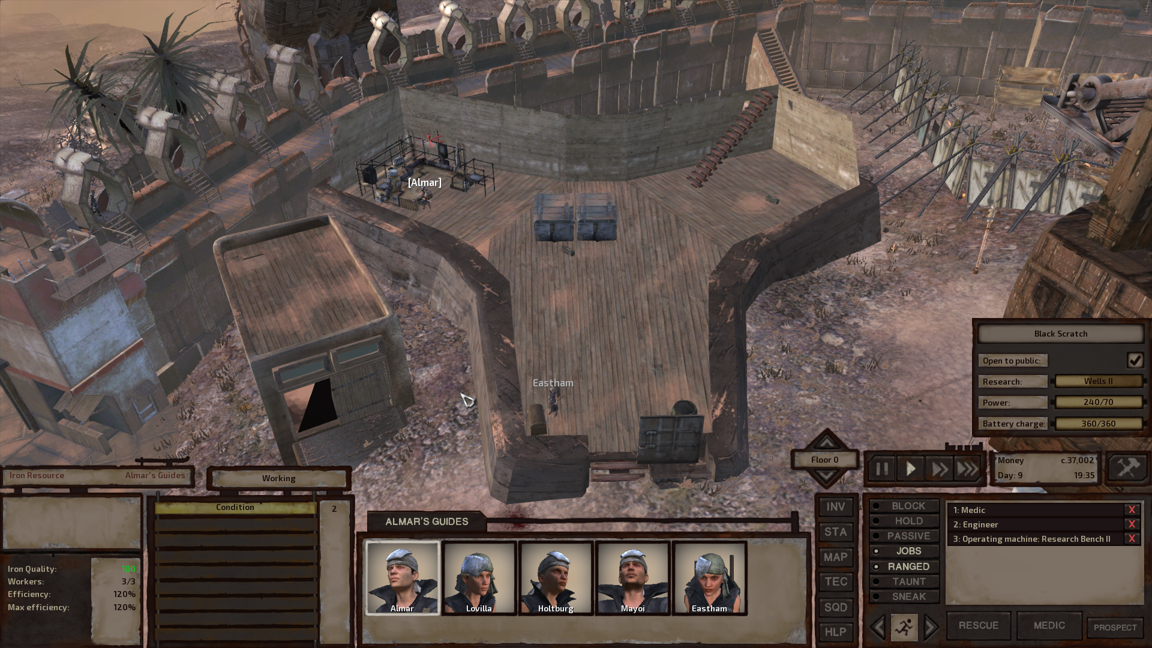Select Eastham's squad portrait
Viewport: 1152px width, 648px height.
[x=709, y=577]
